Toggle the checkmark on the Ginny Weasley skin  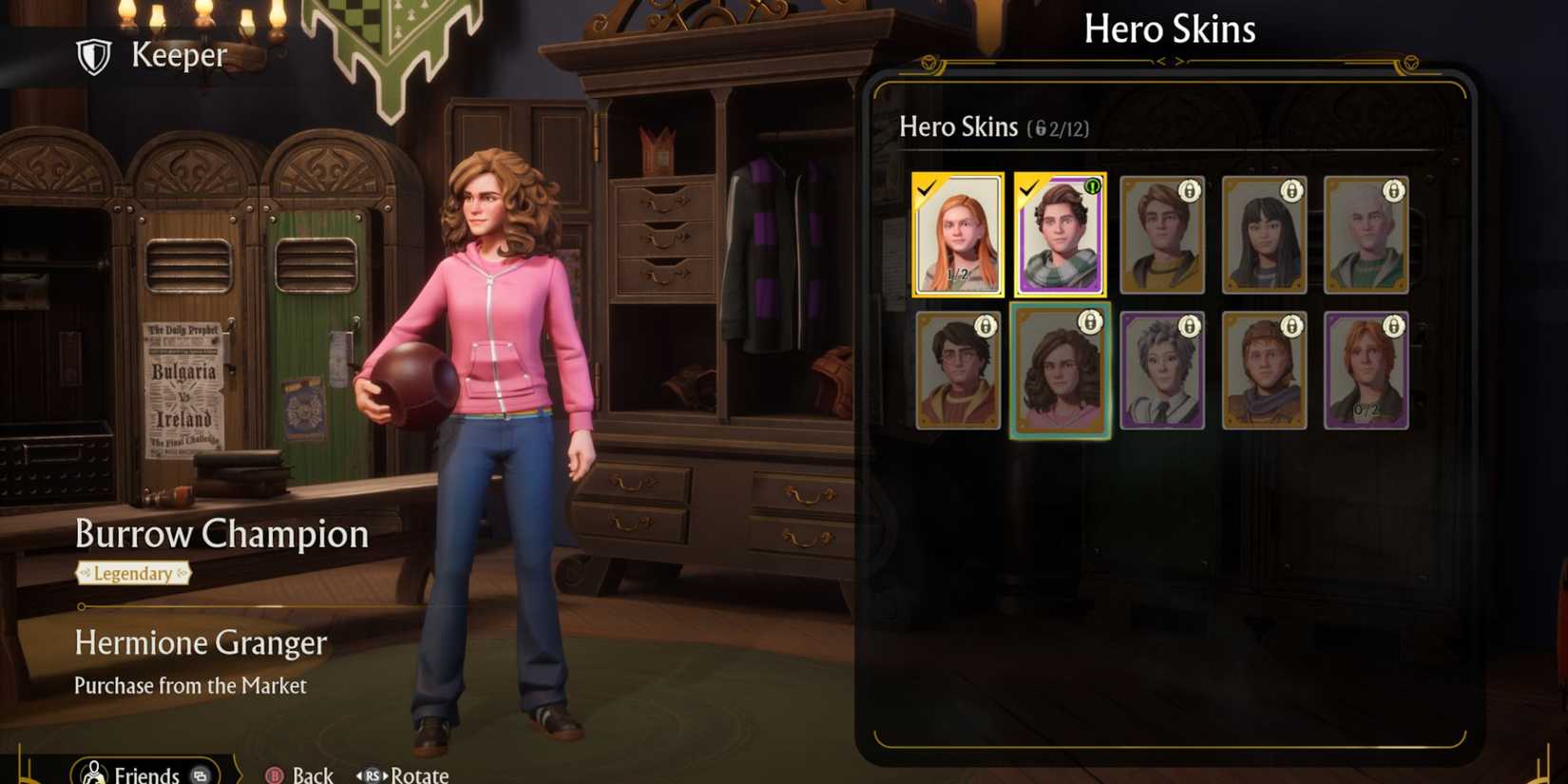928,188
